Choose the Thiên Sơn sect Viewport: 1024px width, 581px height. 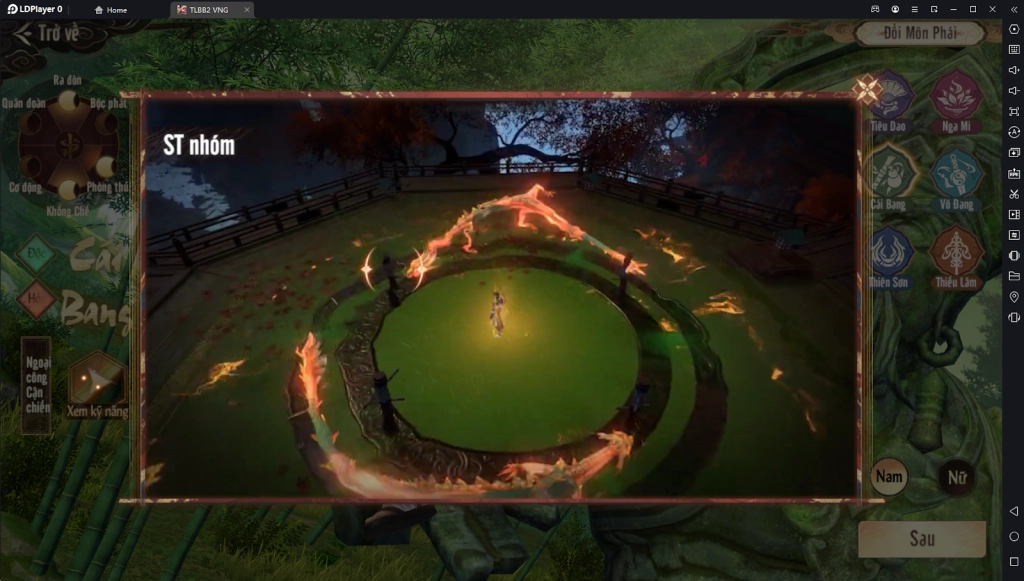coord(888,252)
